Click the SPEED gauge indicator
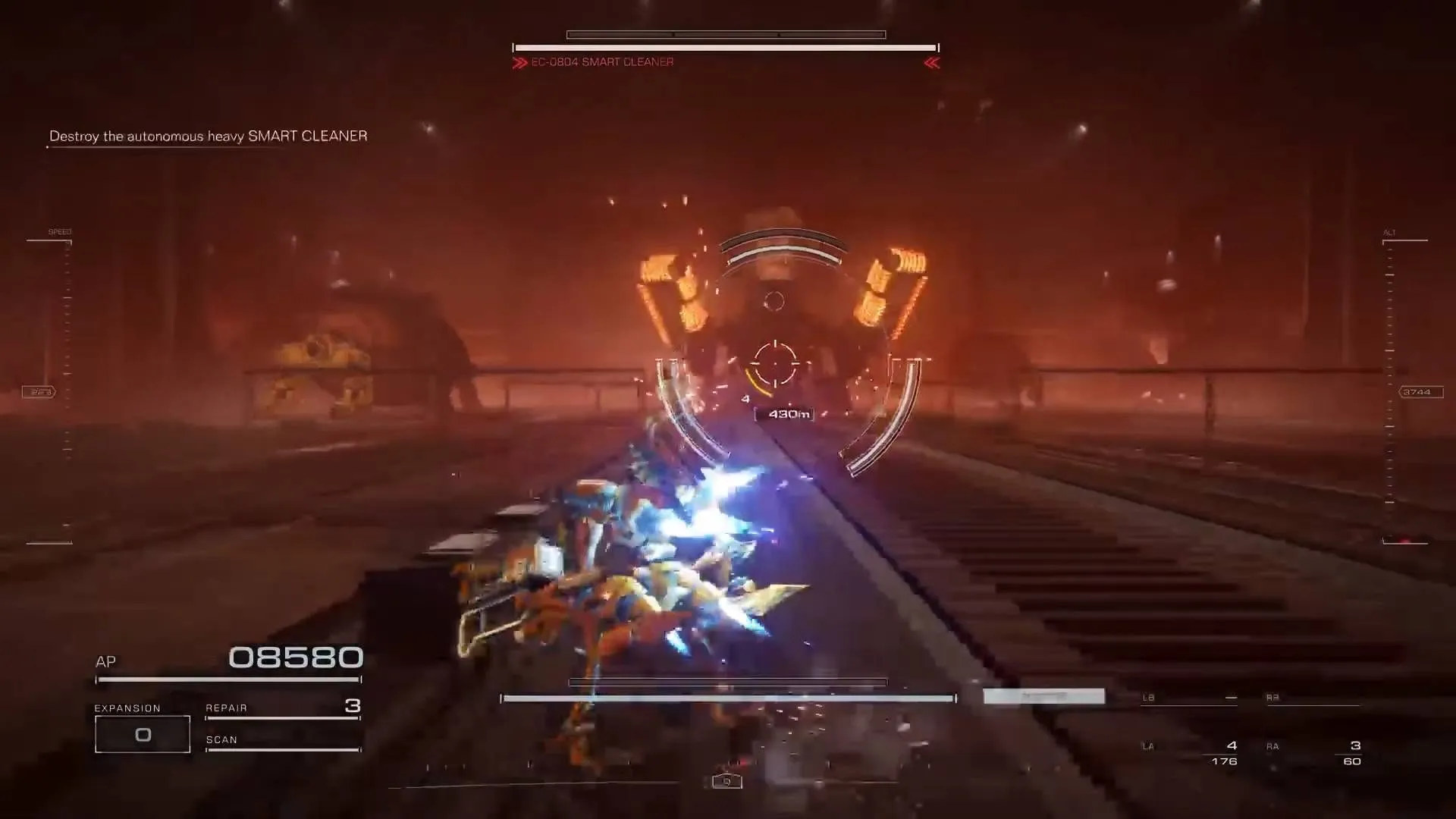The height and width of the screenshot is (819, 1456). coord(59,231)
